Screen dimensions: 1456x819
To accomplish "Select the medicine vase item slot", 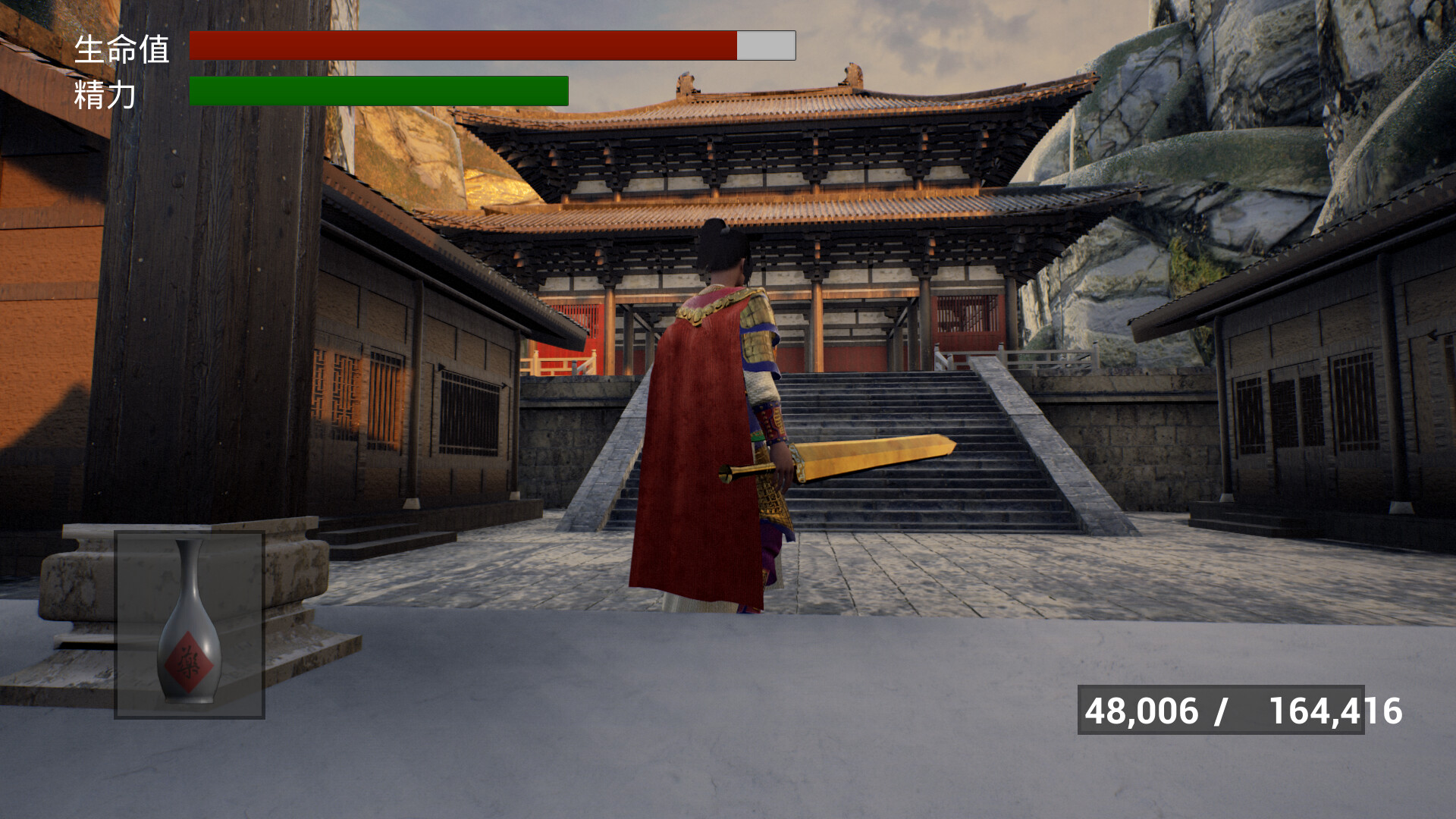I will click(190, 625).
